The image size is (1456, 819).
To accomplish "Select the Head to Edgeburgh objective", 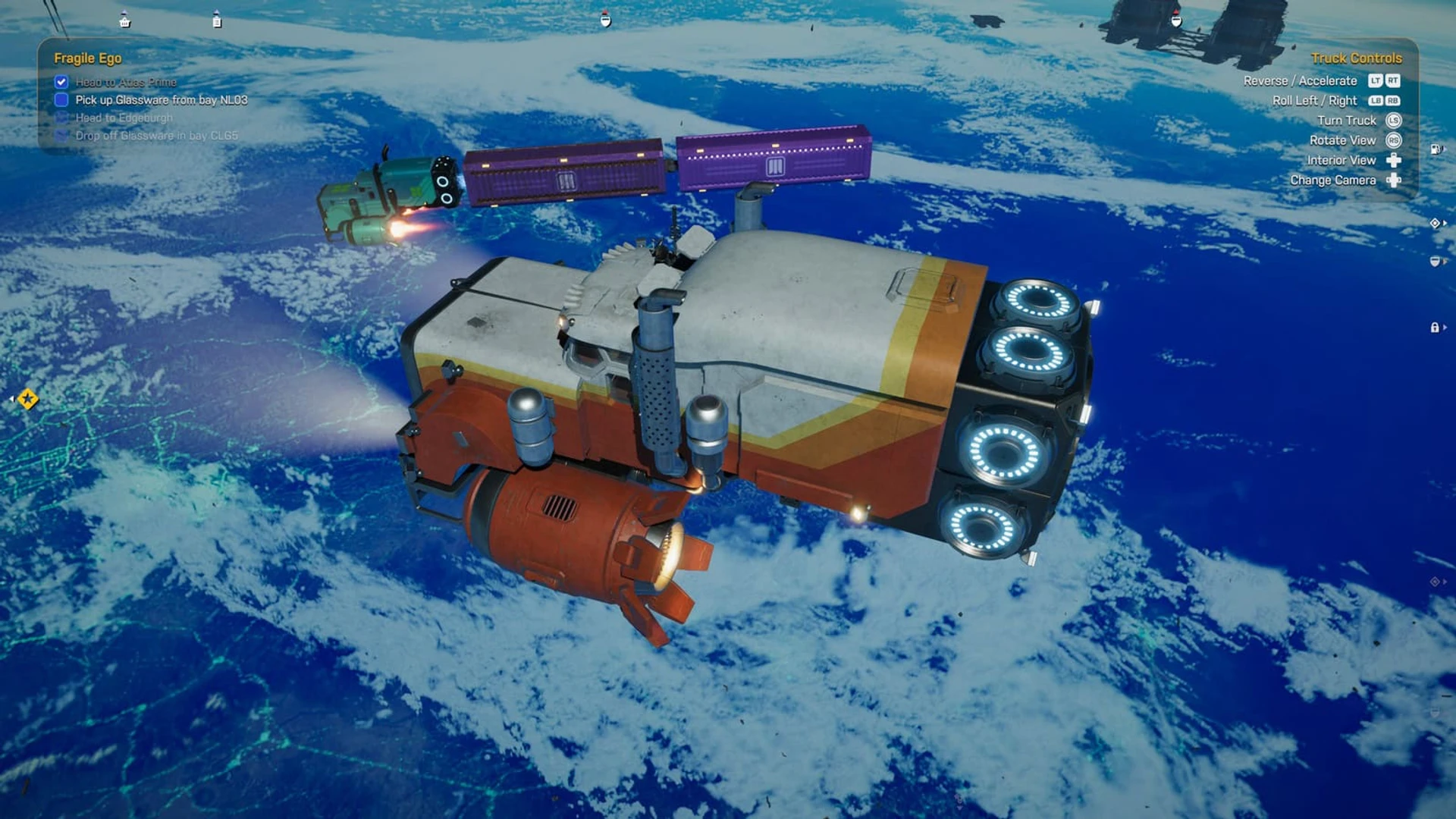I will click(x=124, y=118).
